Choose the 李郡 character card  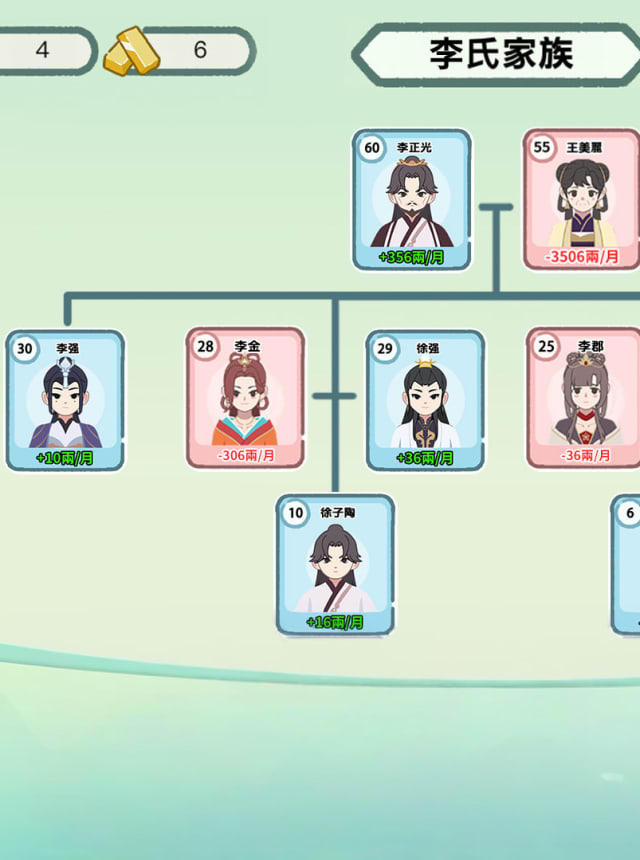pos(584,398)
